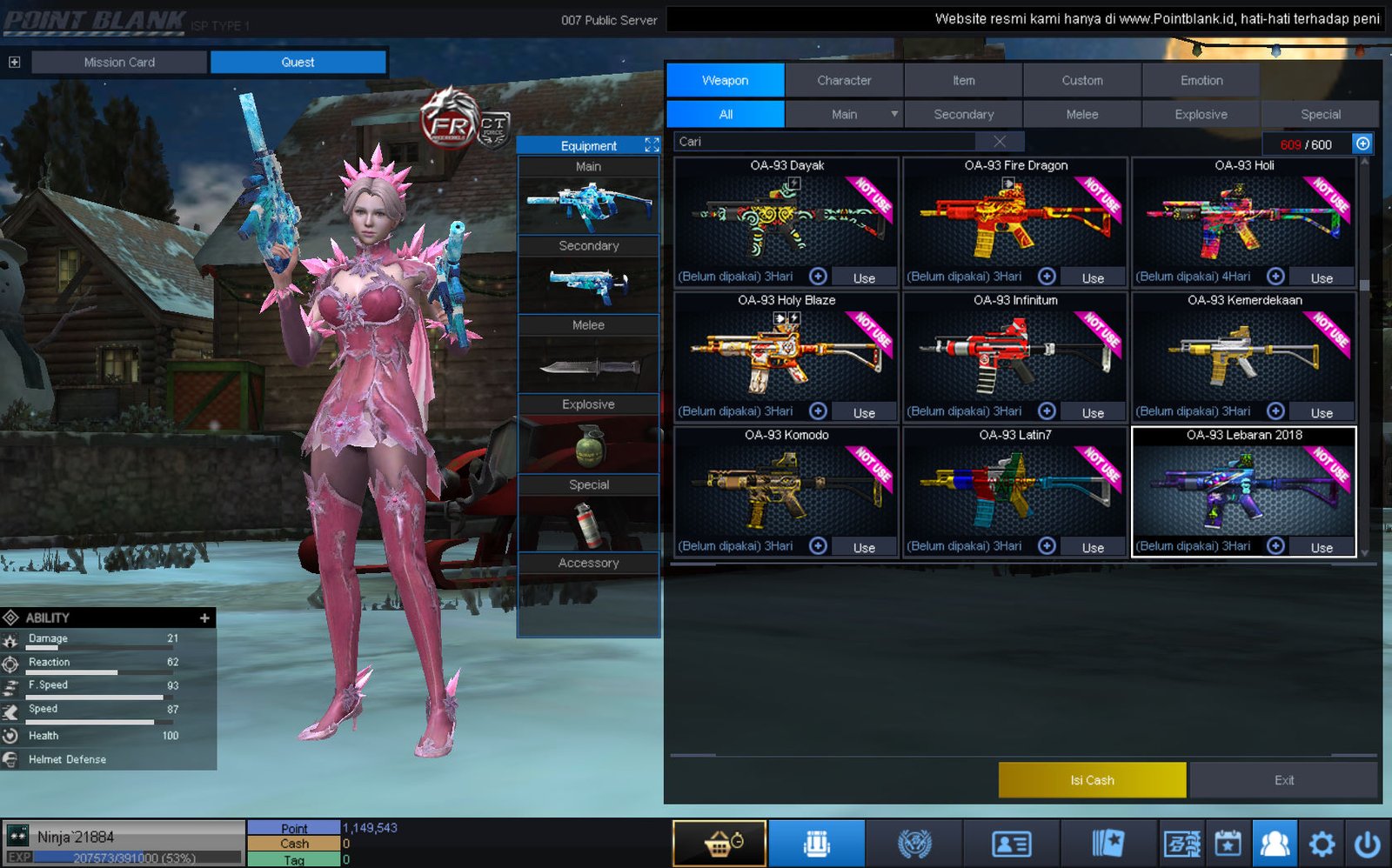
Task: Open the Item tab
Action: [963, 80]
